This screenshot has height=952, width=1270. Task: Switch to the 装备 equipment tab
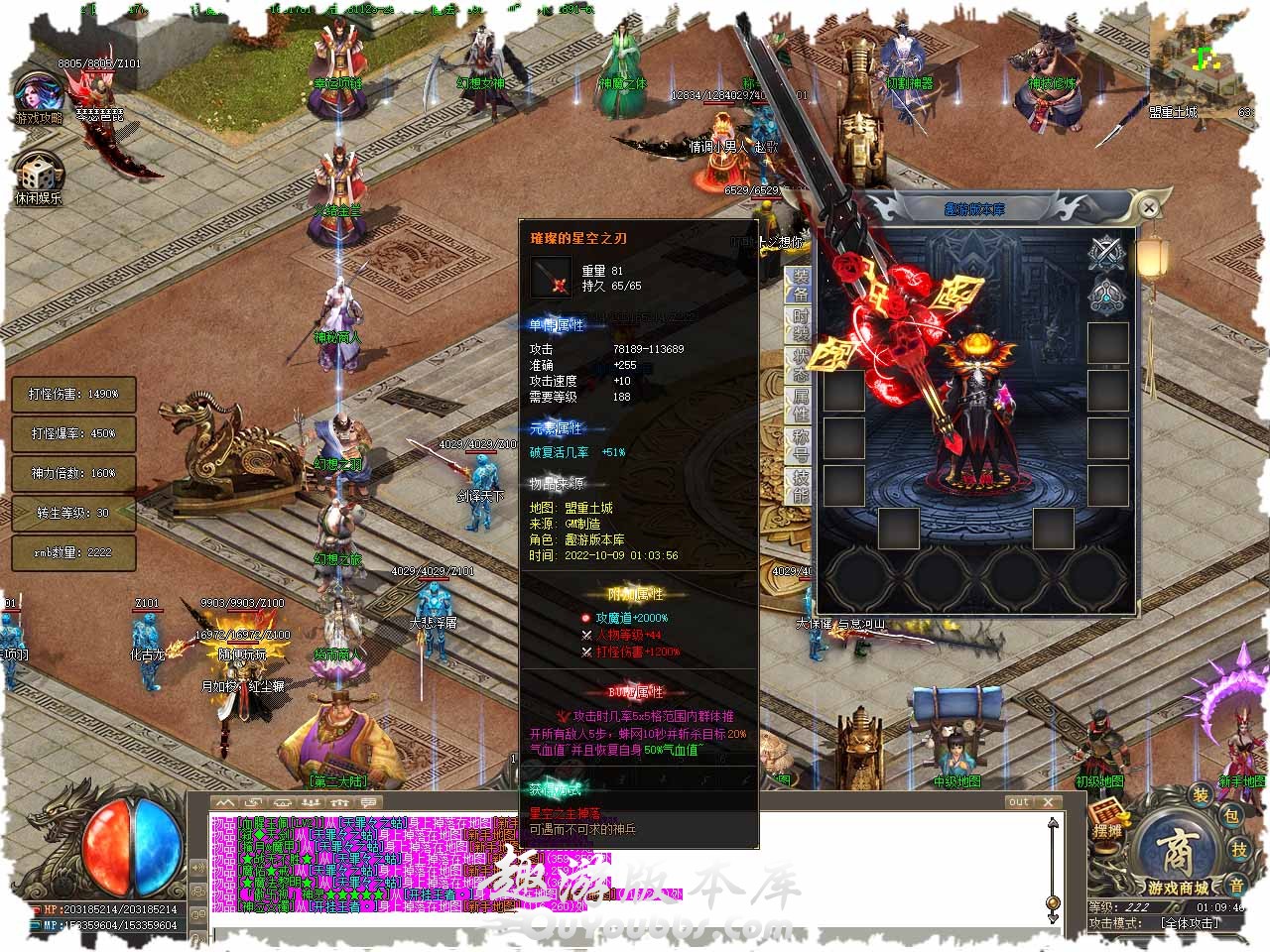click(x=800, y=286)
